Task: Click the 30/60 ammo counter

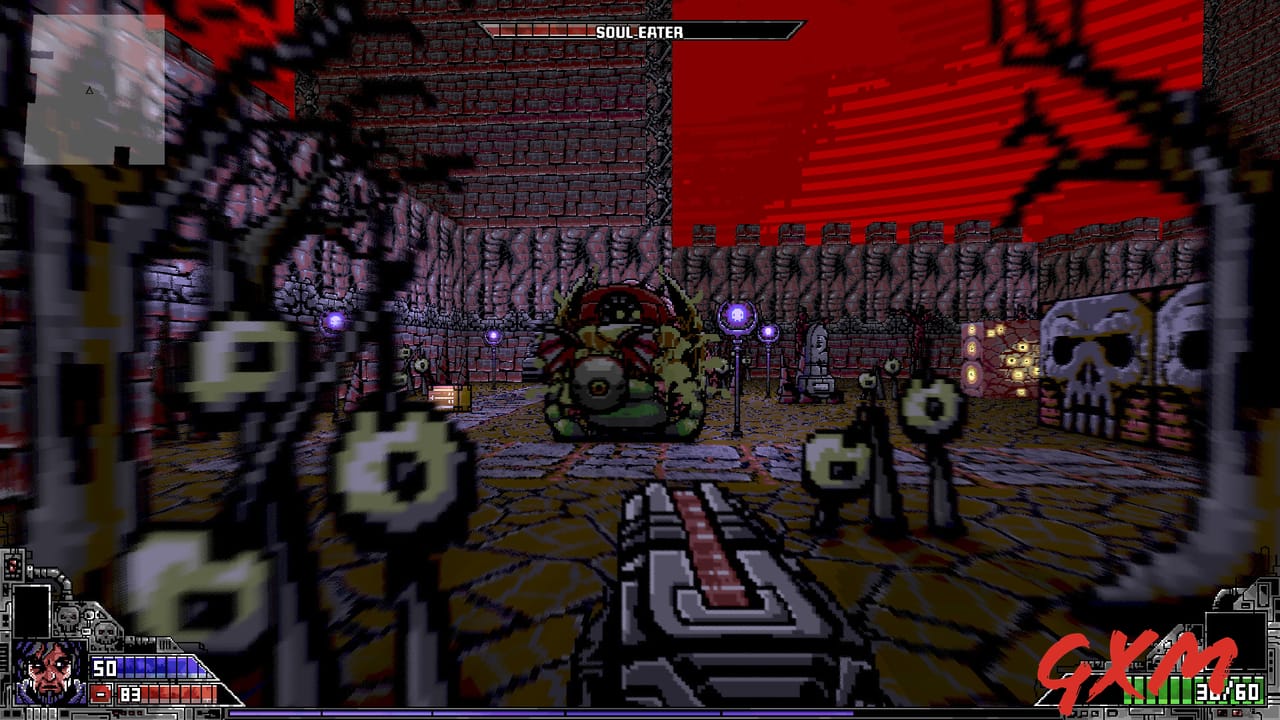Action: (x=1227, y=692)
